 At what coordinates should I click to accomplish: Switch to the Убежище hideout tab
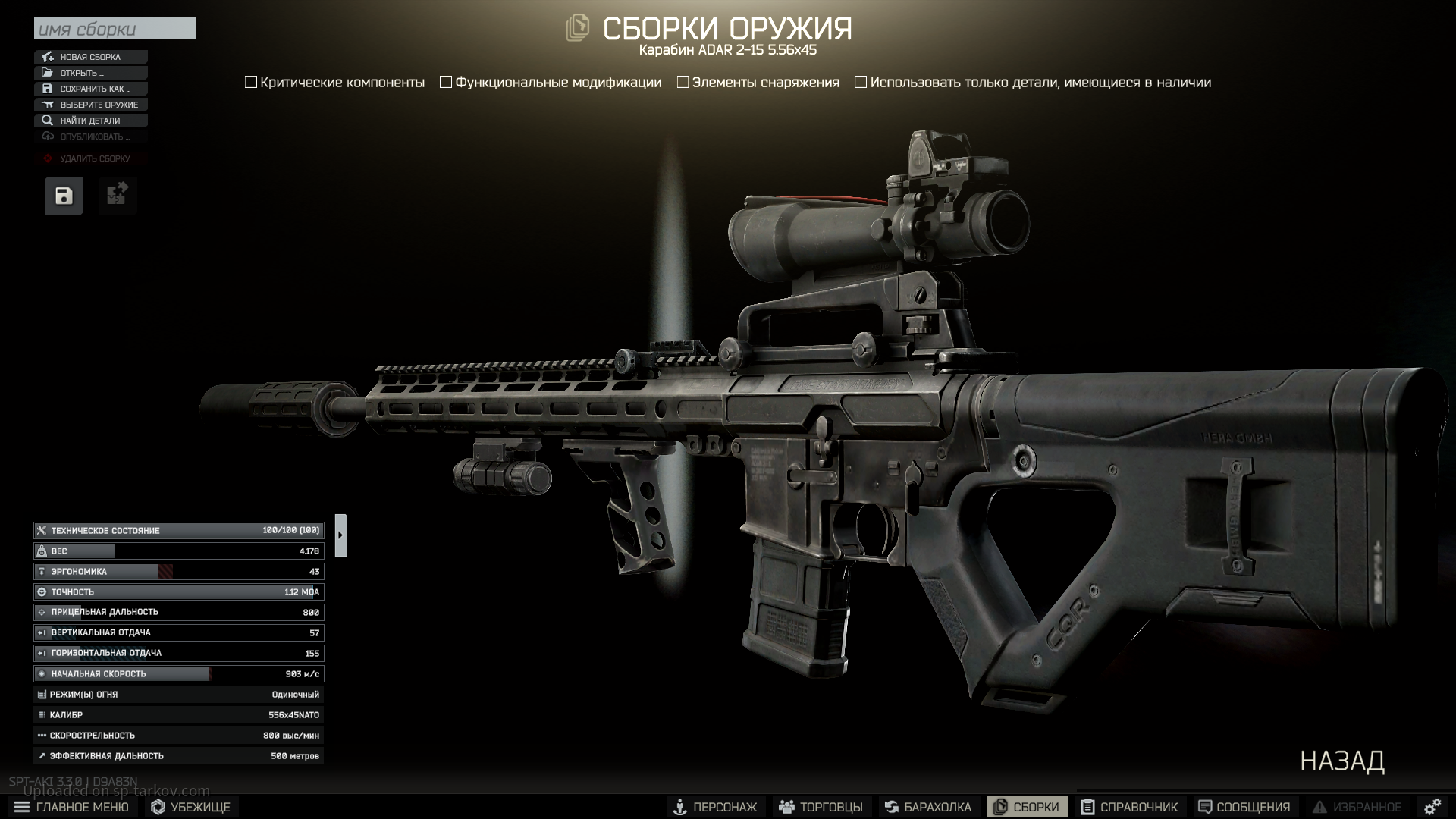191,807
